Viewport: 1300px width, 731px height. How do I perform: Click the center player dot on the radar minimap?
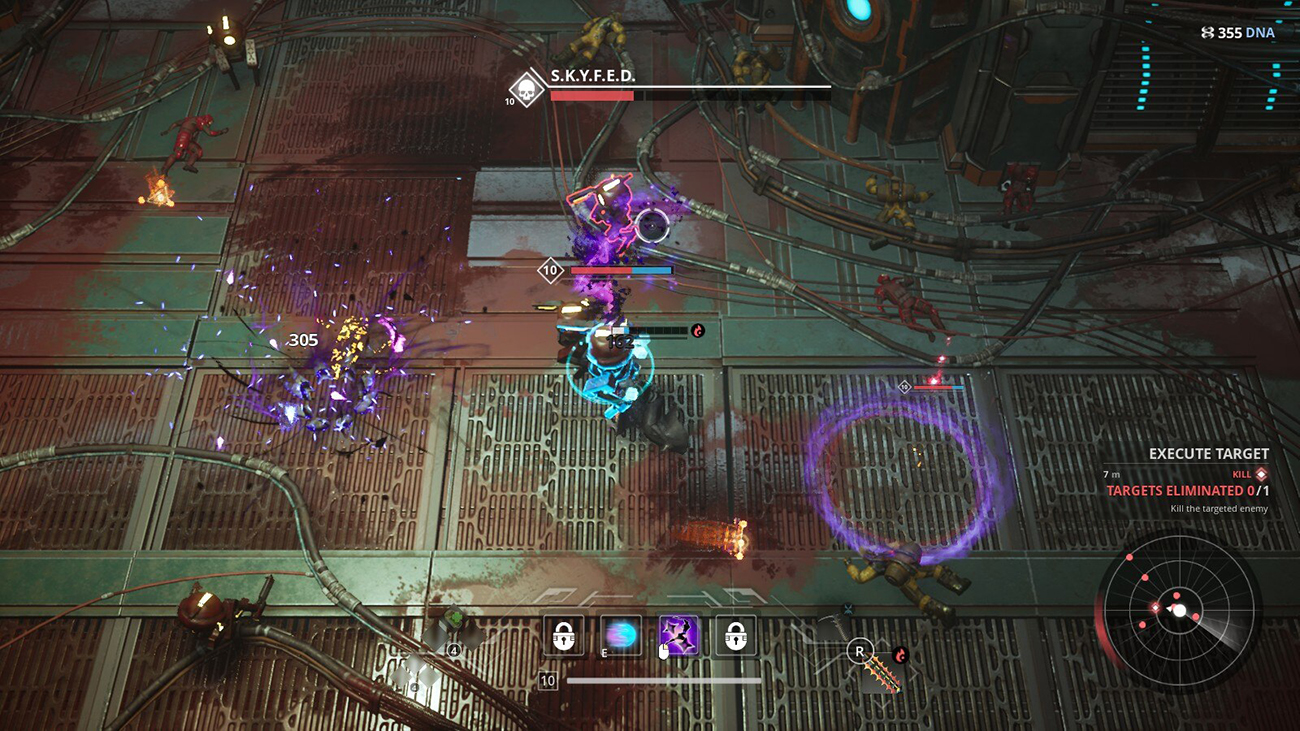click(x=1180, y=611)
